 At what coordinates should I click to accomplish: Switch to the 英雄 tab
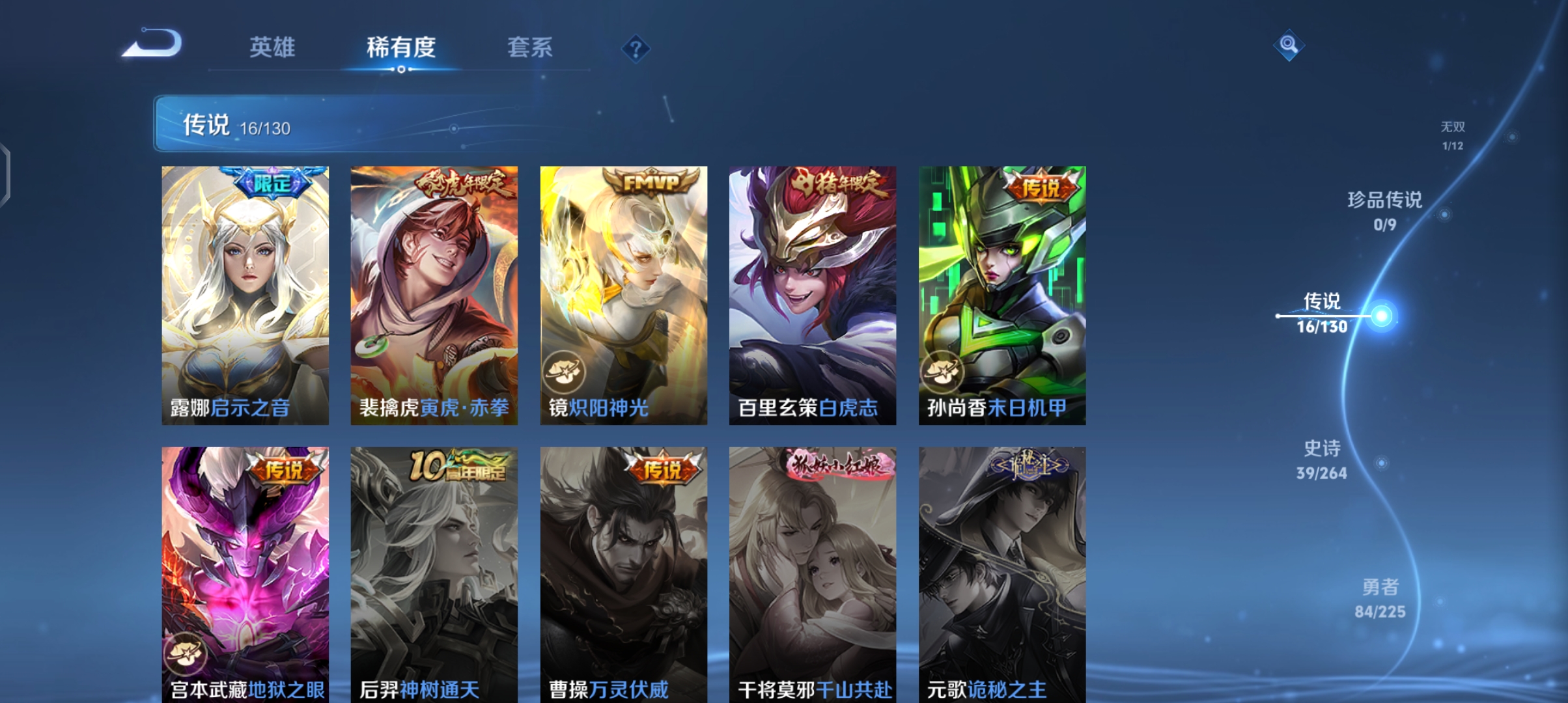point(272,48)
